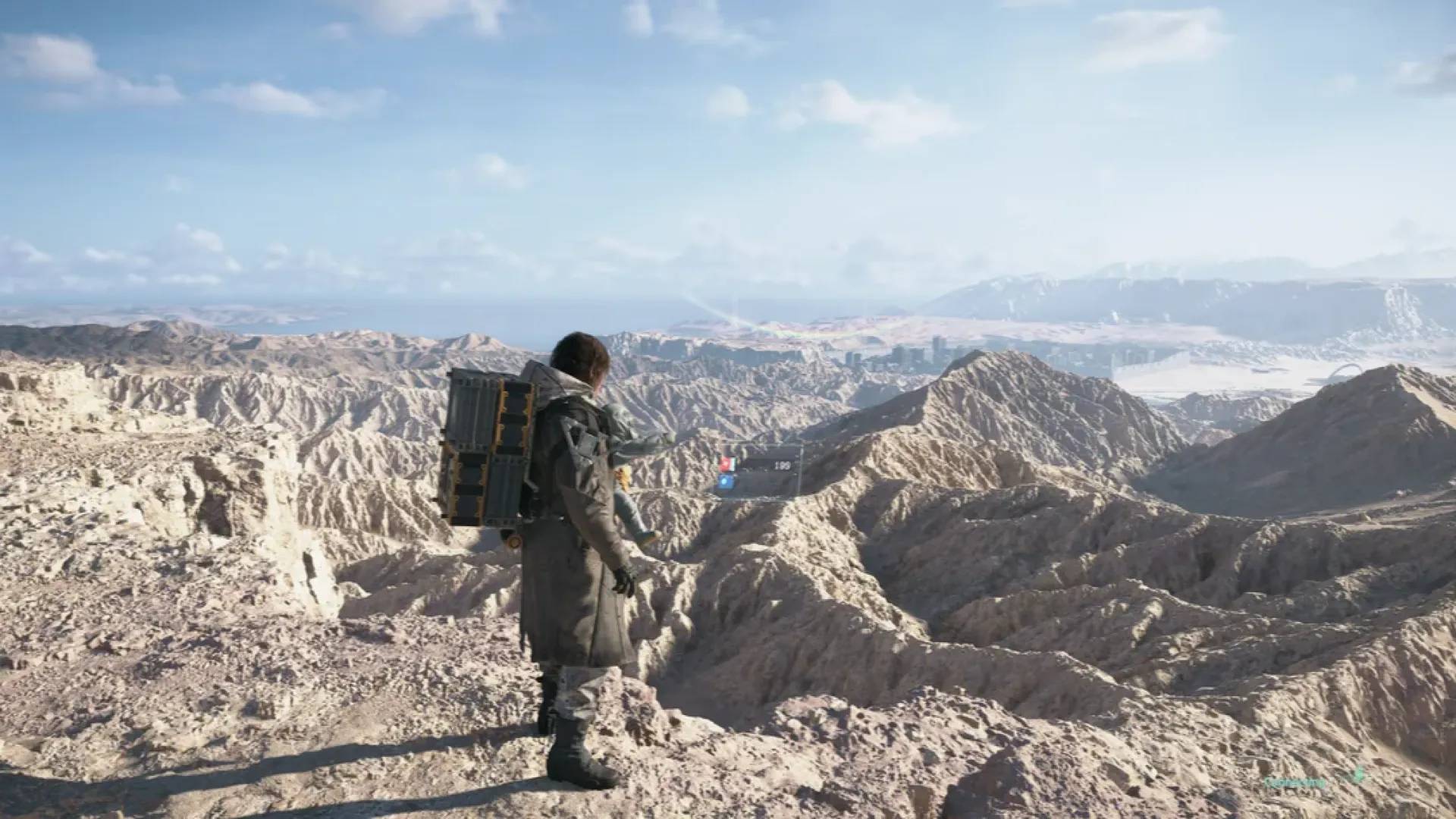Click the yellow BB pod on Sam's chest
The width and height of the screenshot is (1456, 819).
click(x=624, y=478)
